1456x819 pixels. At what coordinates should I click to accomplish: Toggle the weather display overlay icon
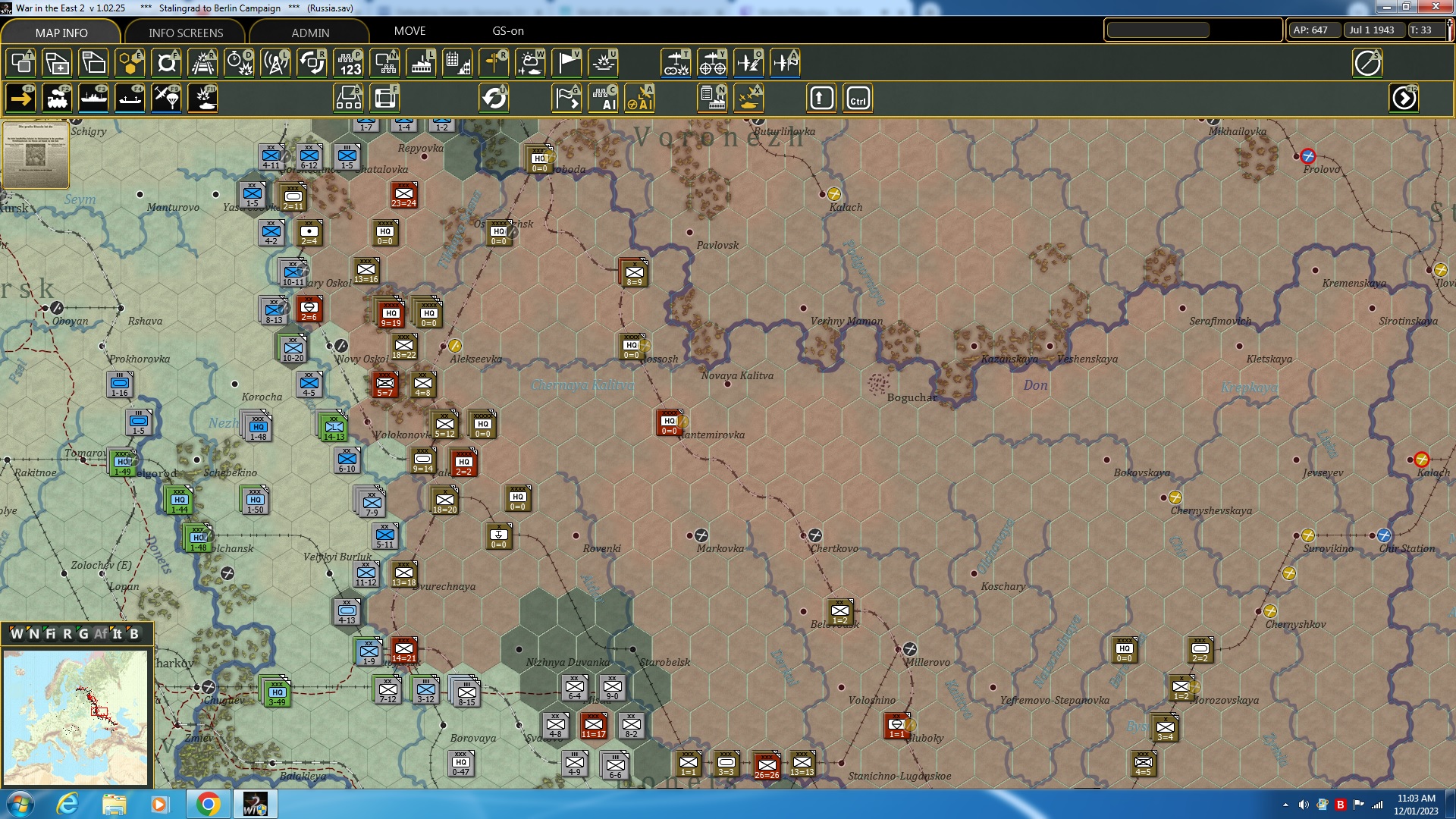coord(530,63)
